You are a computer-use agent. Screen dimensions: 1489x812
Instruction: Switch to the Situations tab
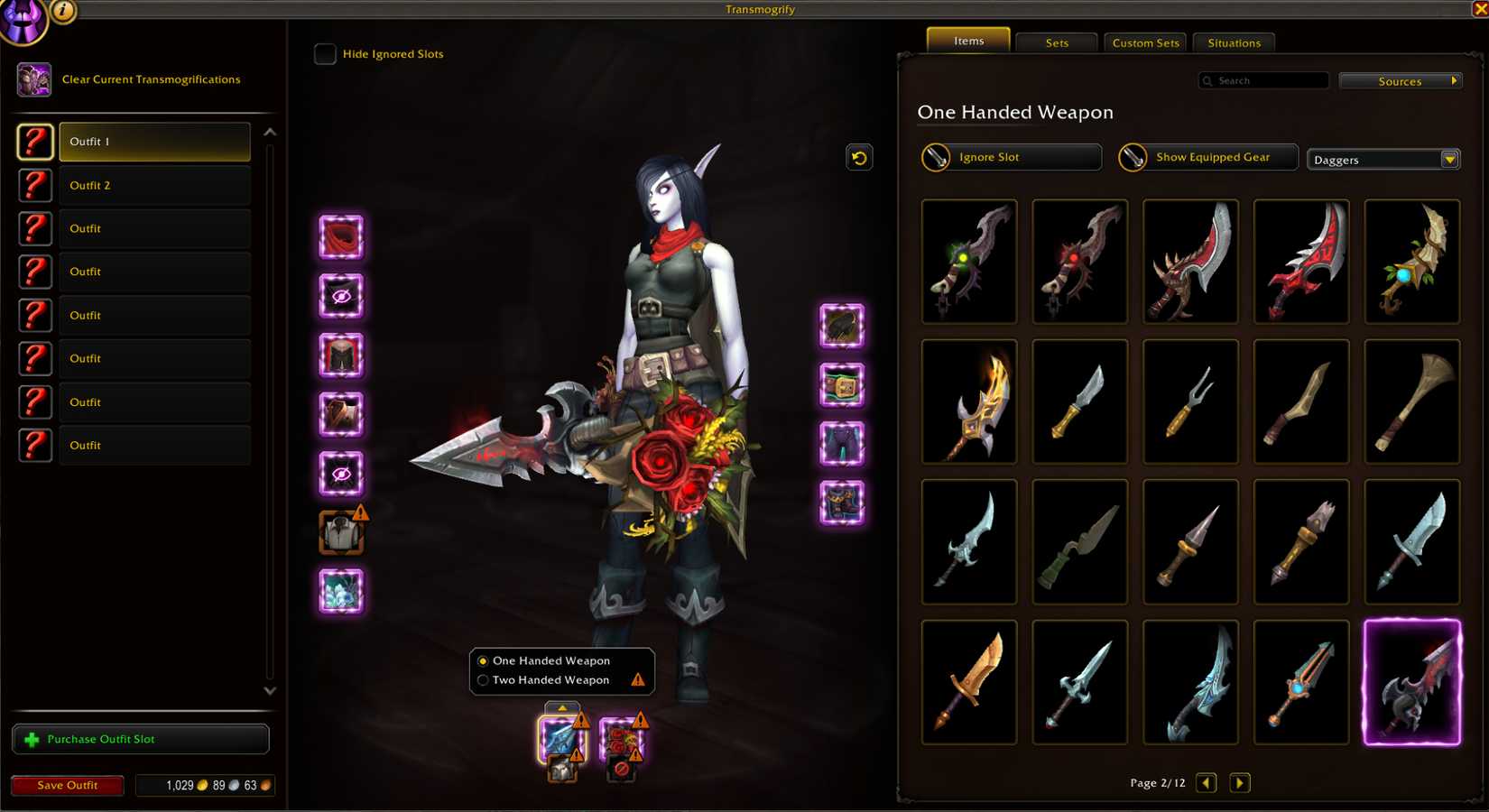coord(1233,42)
